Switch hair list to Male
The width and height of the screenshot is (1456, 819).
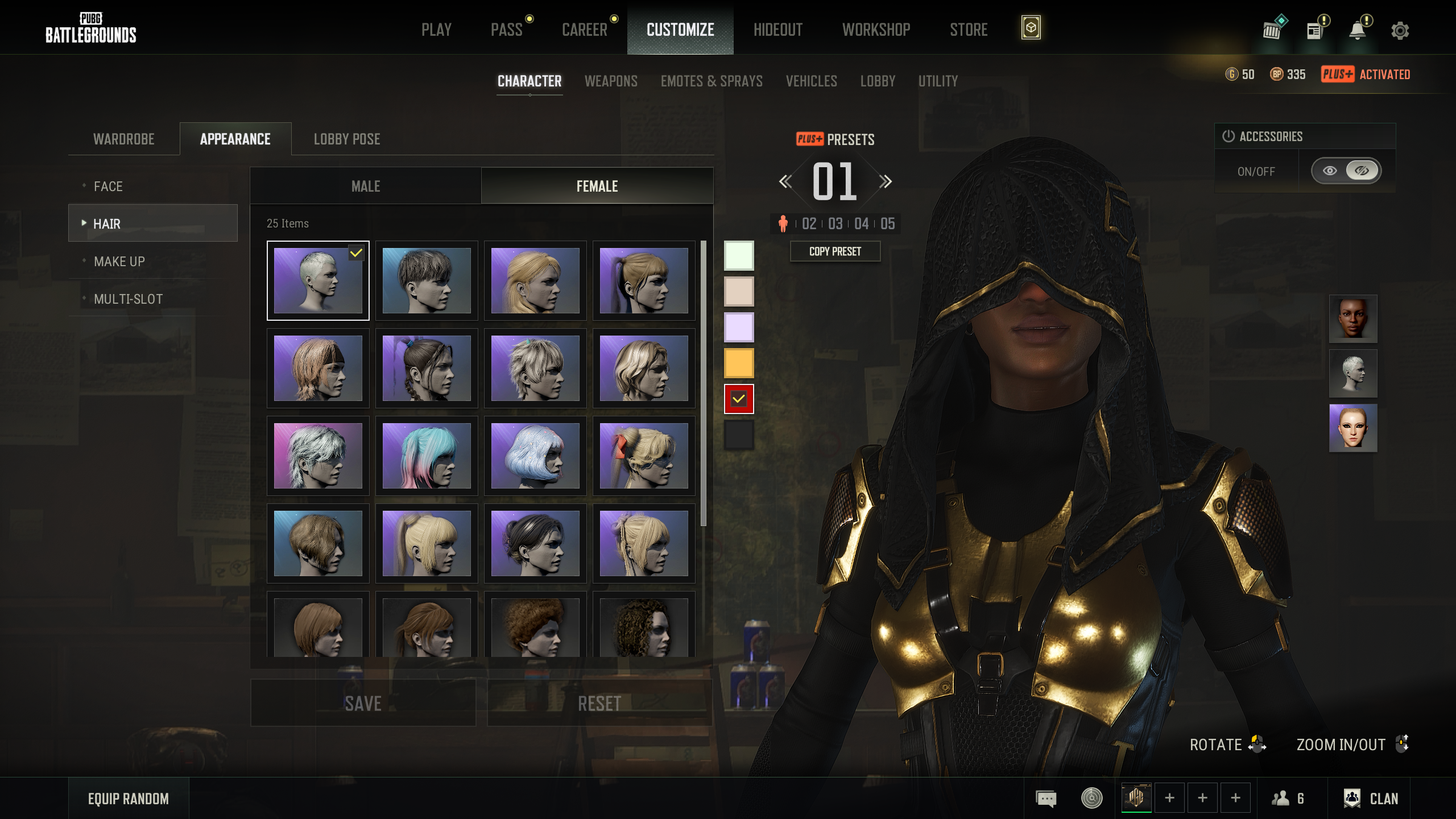click(366, 186)
